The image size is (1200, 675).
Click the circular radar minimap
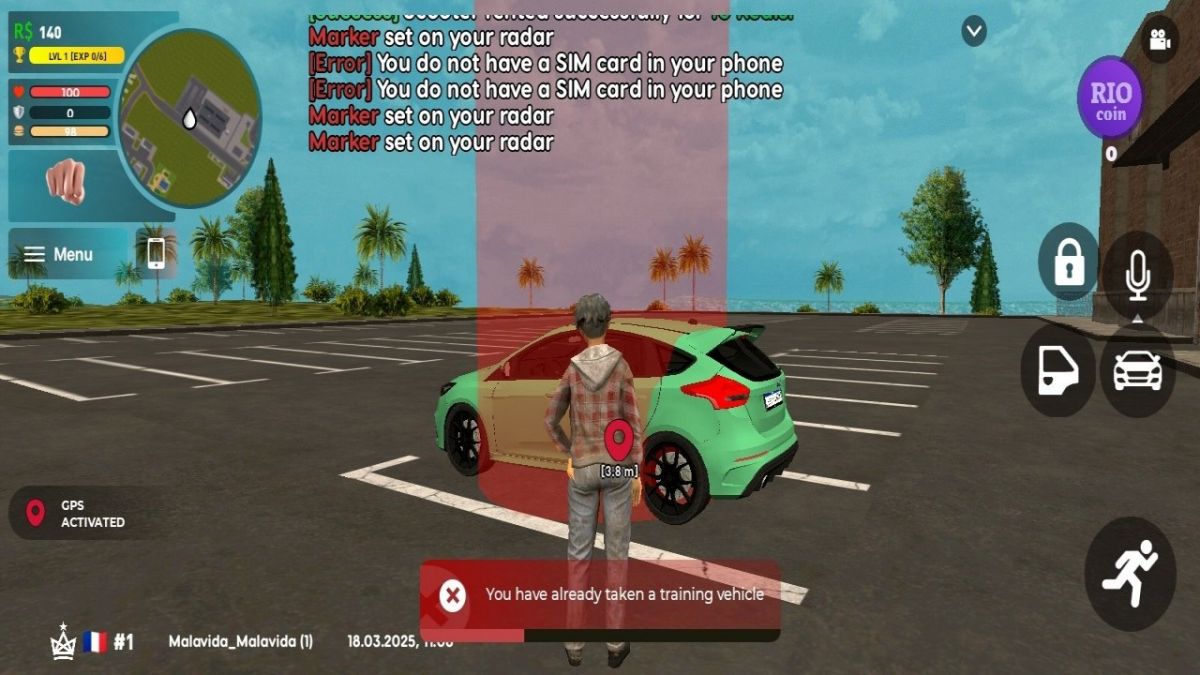click(x=189, y=118)
